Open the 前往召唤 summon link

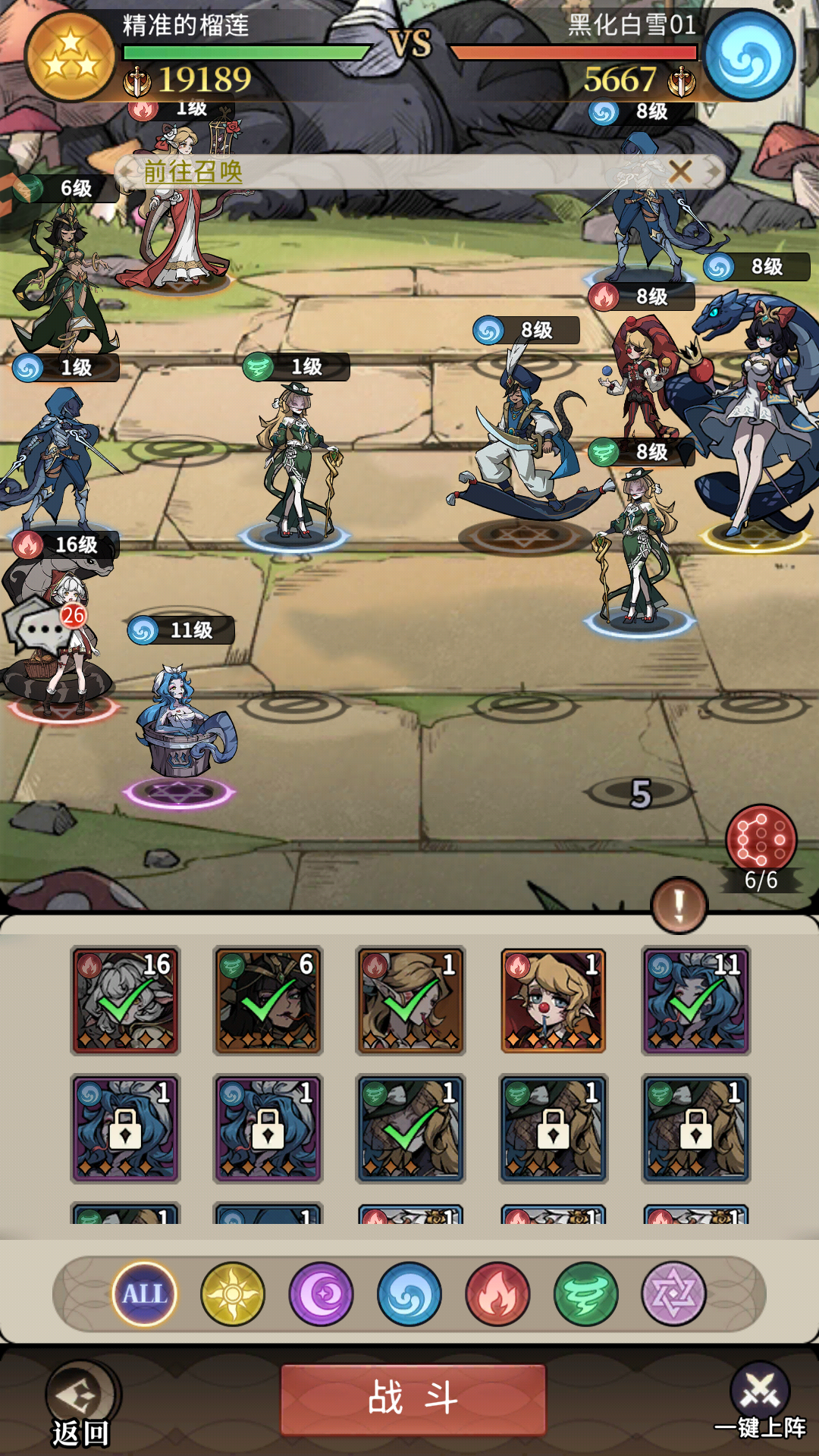[x=193, y=171]
